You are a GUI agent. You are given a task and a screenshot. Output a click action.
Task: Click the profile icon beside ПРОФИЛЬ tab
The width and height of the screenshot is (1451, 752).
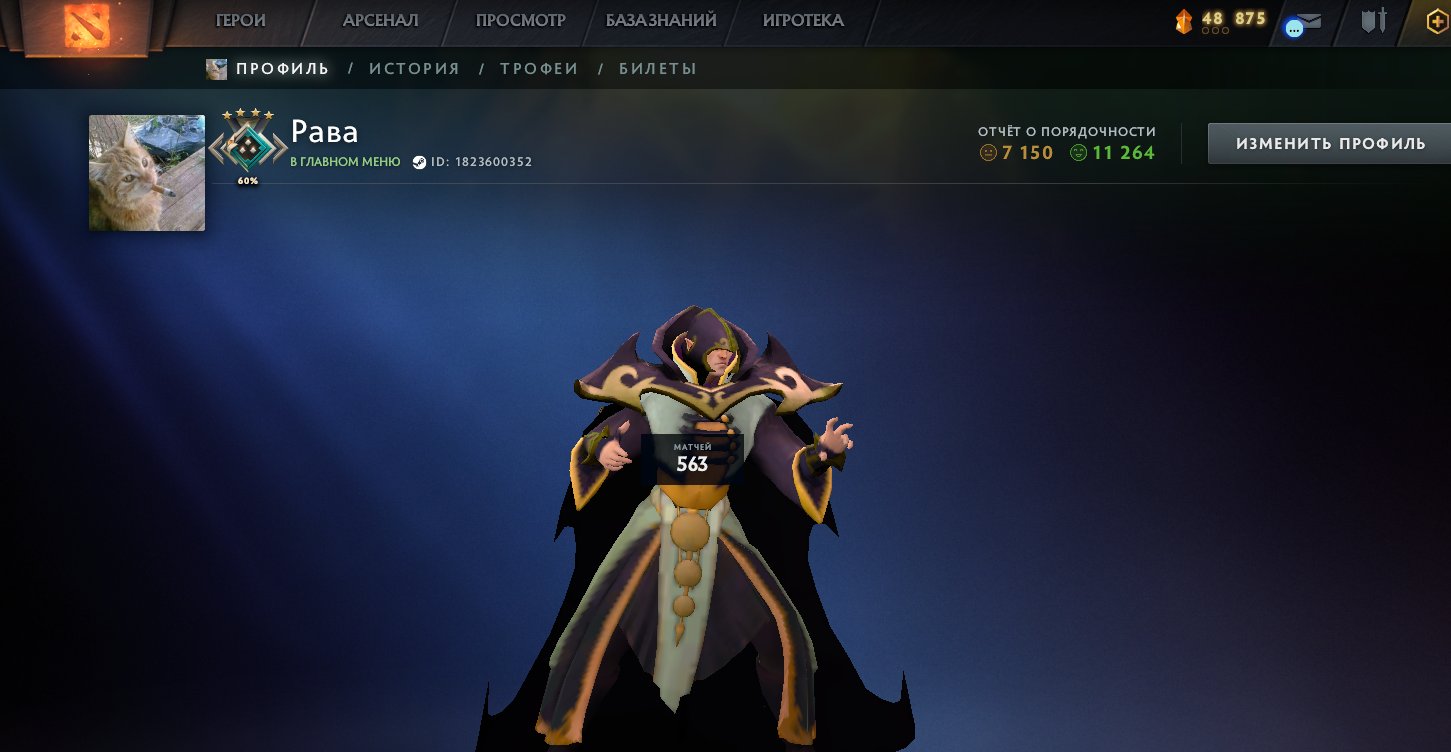[x=215, y=68]
